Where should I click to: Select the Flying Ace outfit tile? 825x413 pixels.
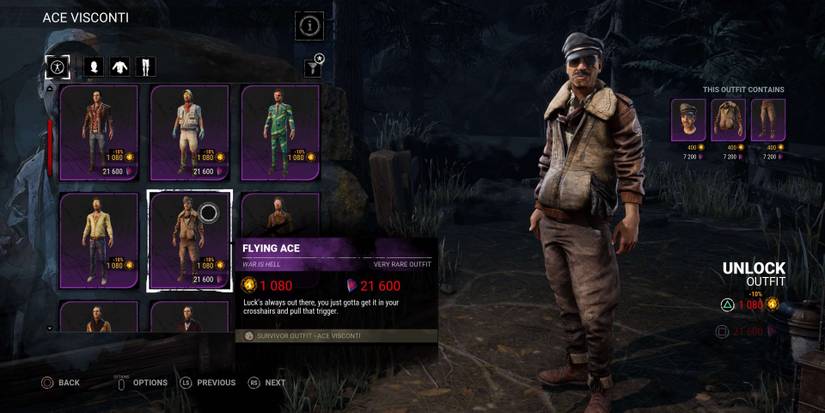point(189,240)
